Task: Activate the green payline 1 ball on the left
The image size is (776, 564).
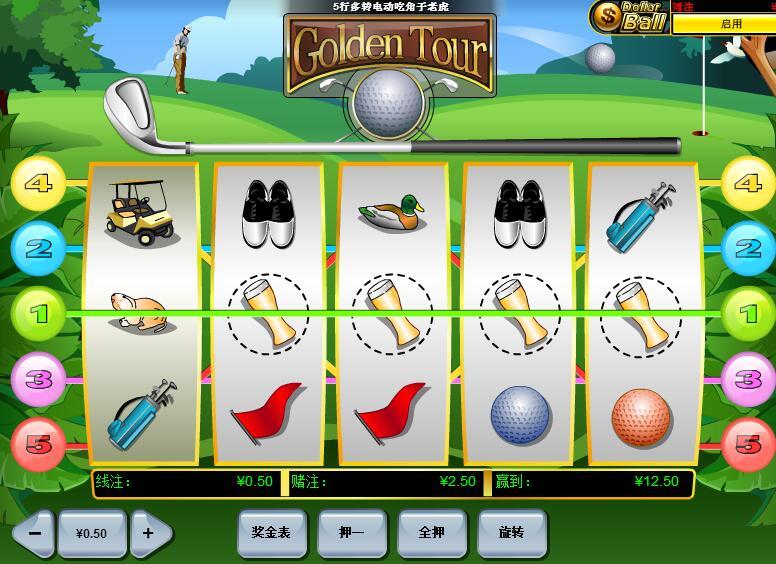Action: (38, 314)
